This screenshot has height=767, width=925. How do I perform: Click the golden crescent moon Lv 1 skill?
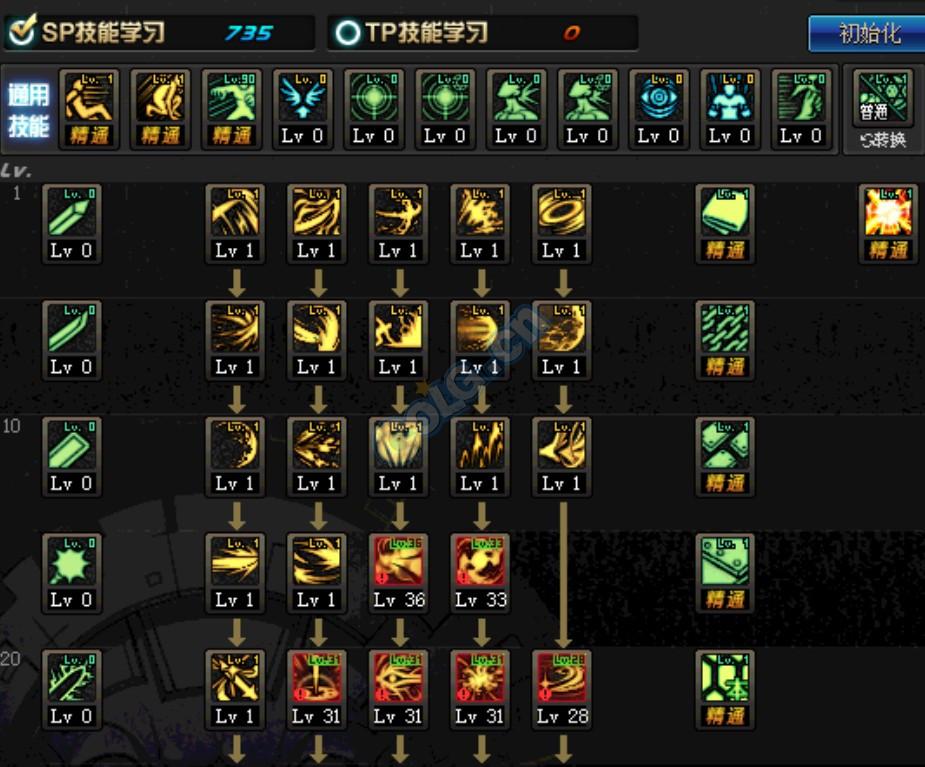point(235,444)
